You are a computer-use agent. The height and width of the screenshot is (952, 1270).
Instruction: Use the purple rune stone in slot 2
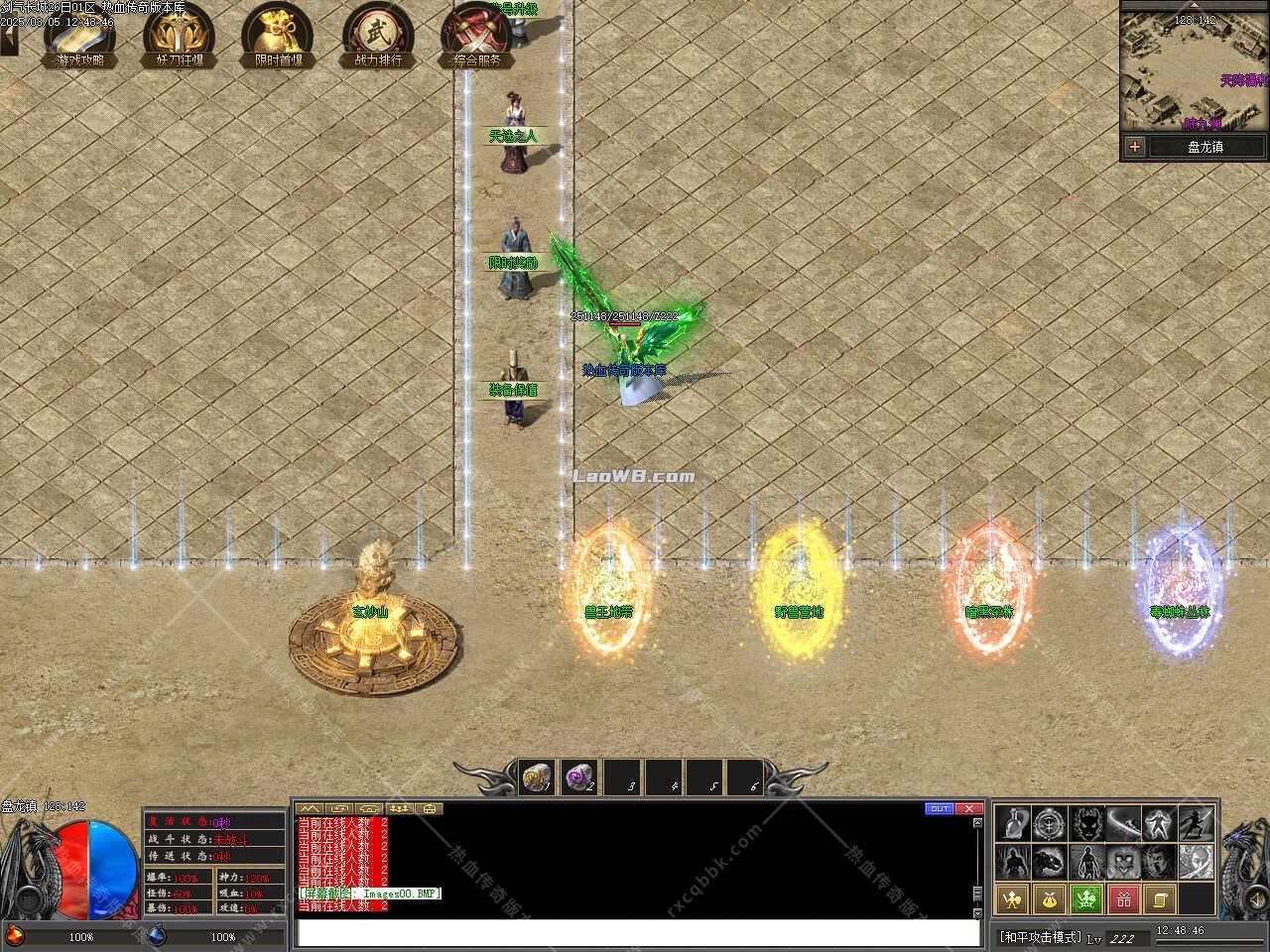[x=578, y=777]
